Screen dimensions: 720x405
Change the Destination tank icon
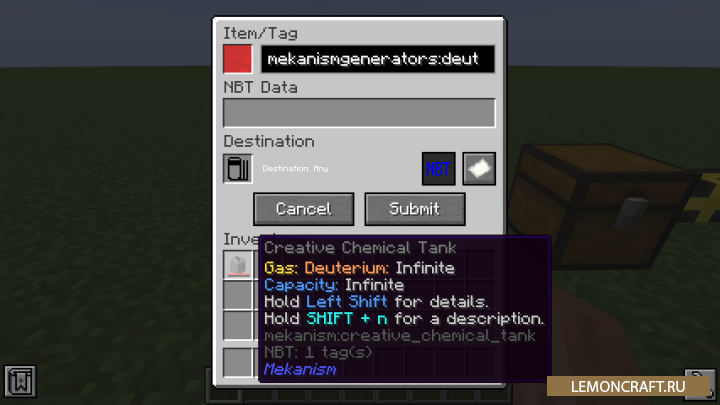click(x=238, y=168)
